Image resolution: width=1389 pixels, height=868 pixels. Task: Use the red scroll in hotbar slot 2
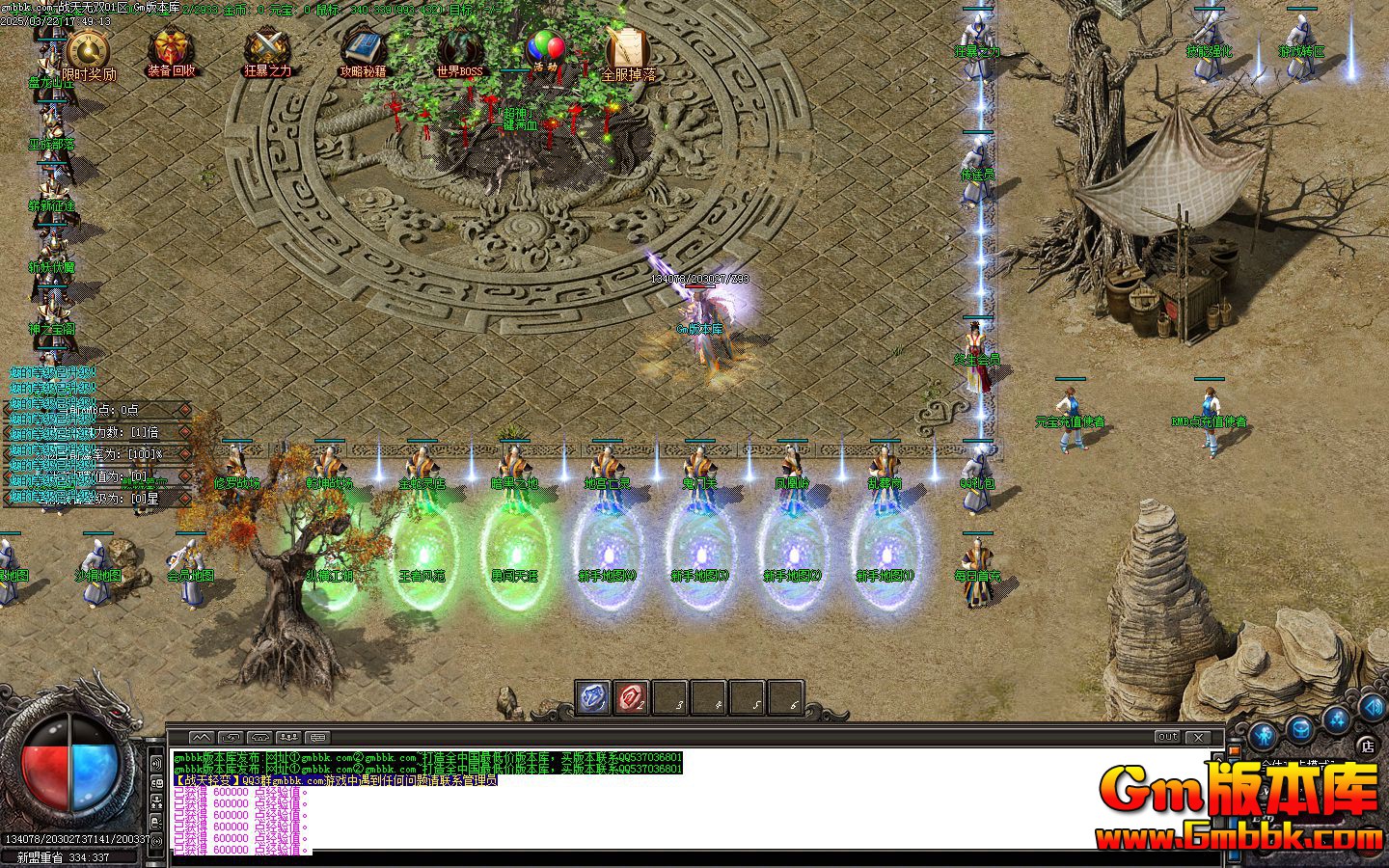(632, 697)
